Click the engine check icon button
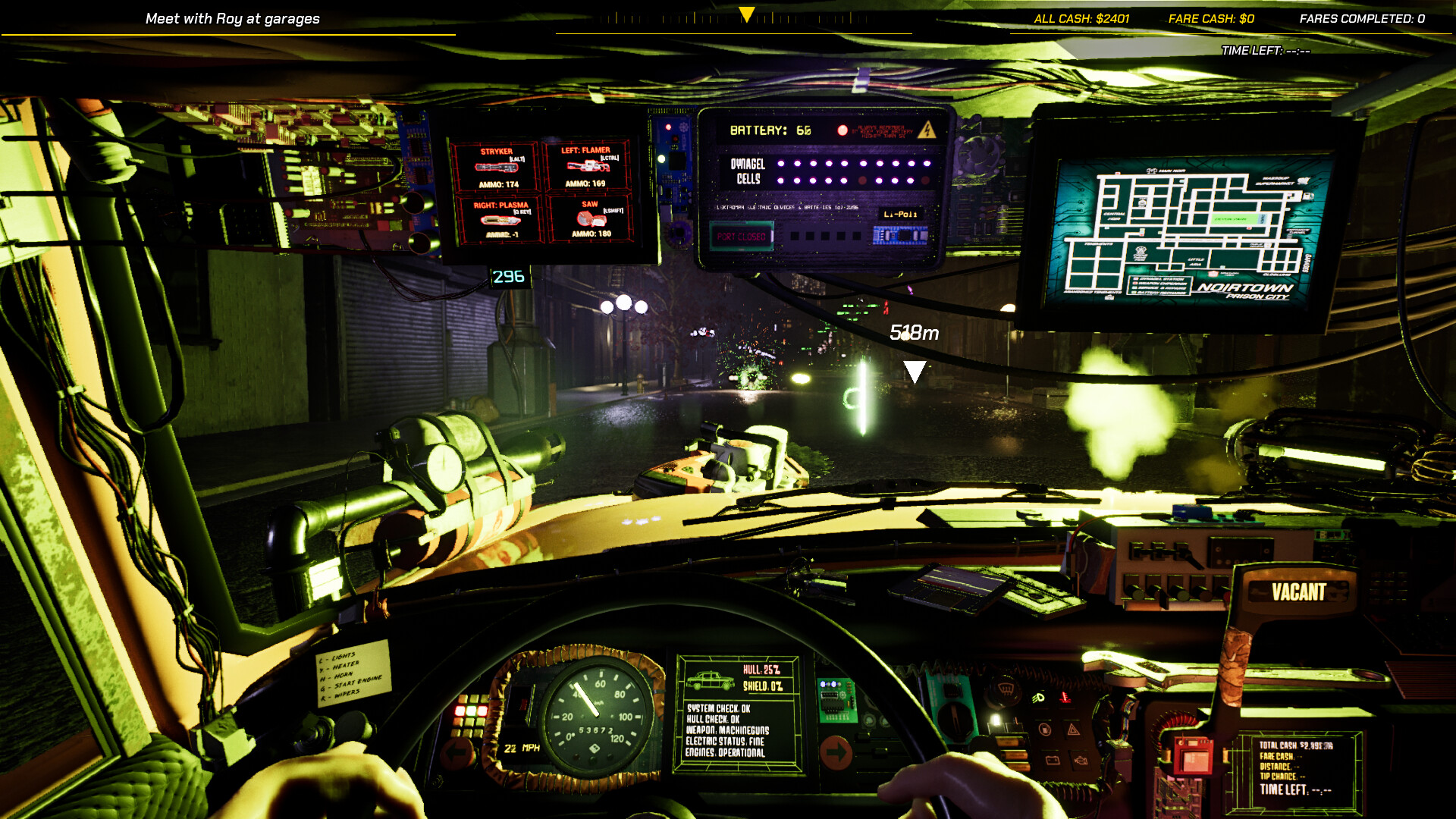 click(x=1081, y=760)
